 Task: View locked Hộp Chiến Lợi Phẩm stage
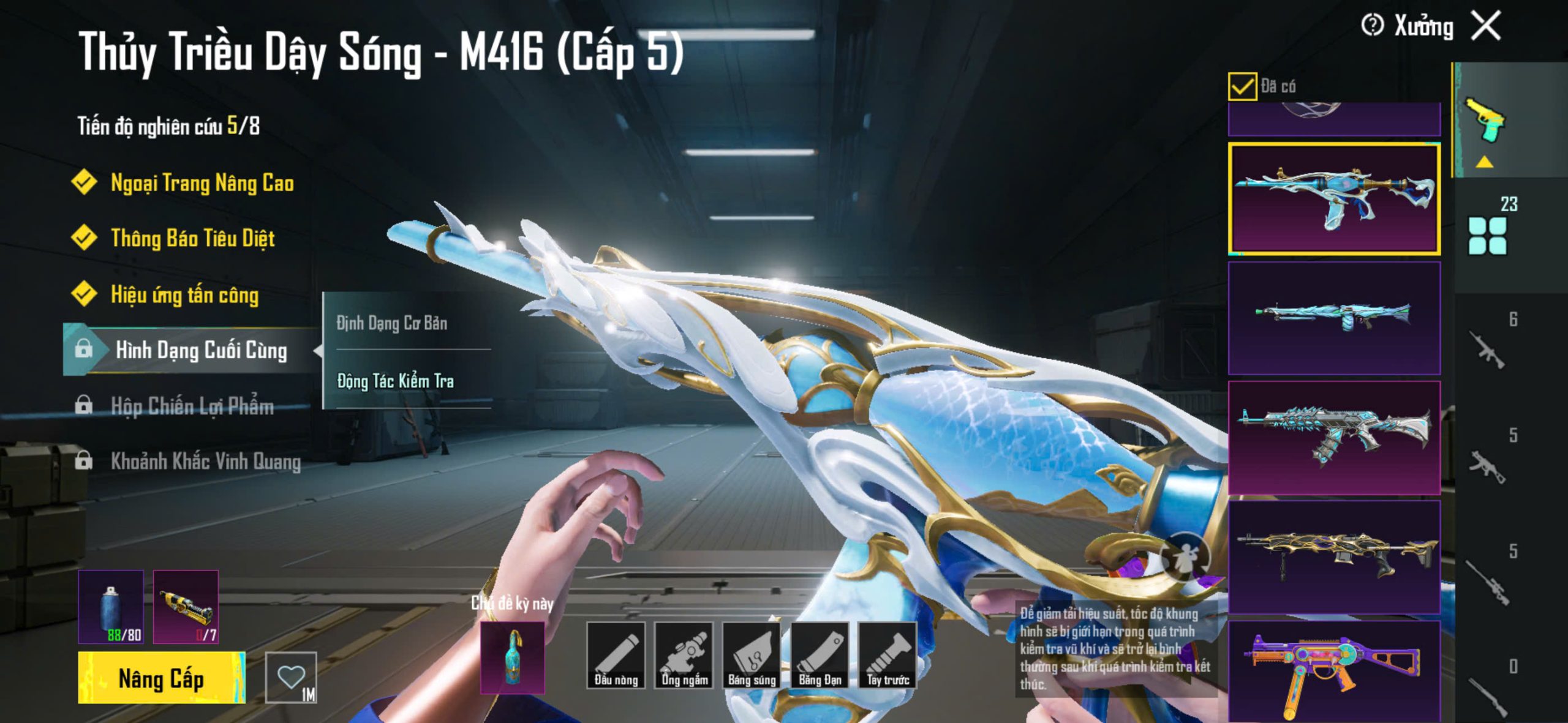pos(192,406)
